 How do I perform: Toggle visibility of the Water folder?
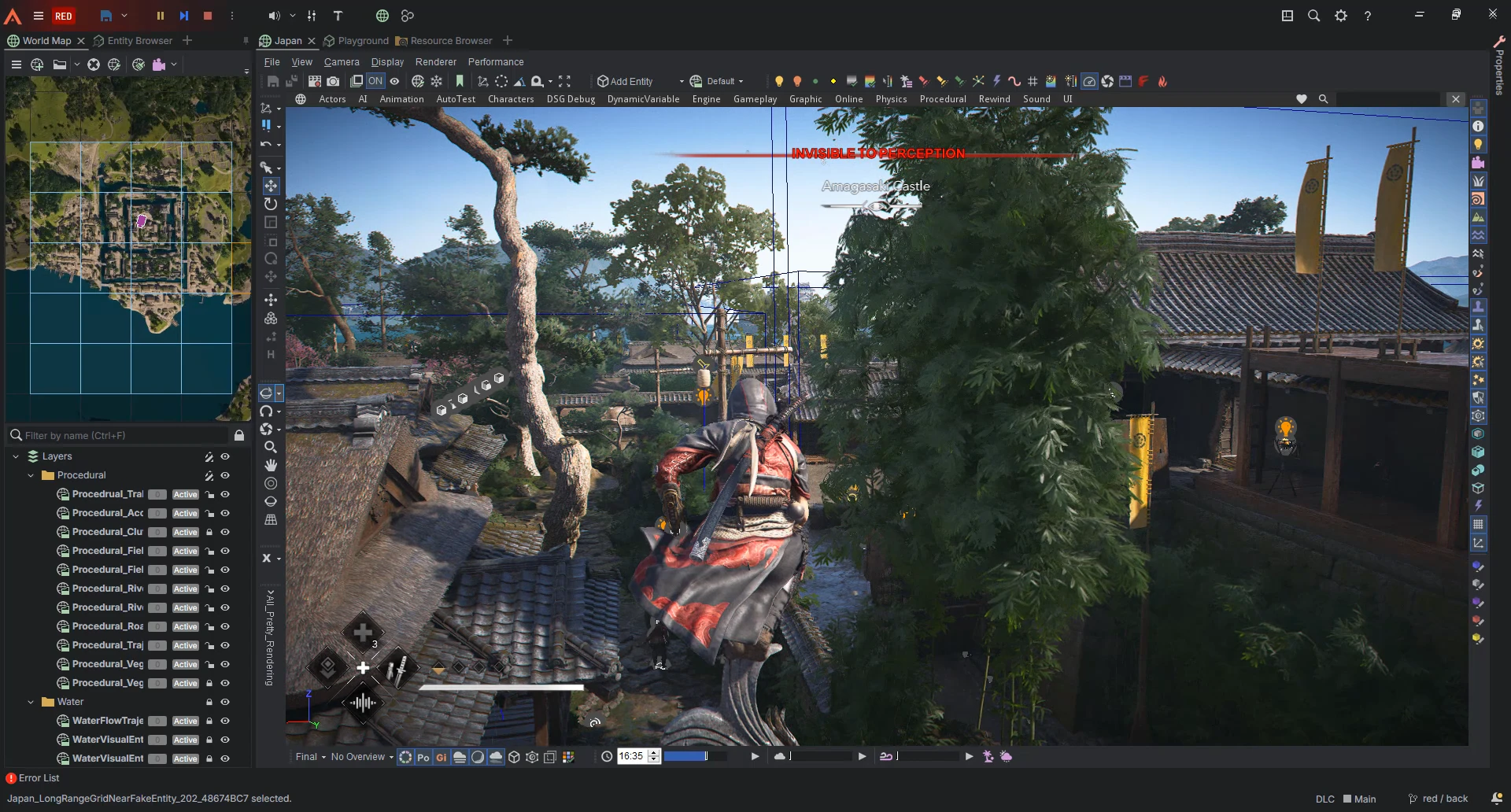pos(225,702)
